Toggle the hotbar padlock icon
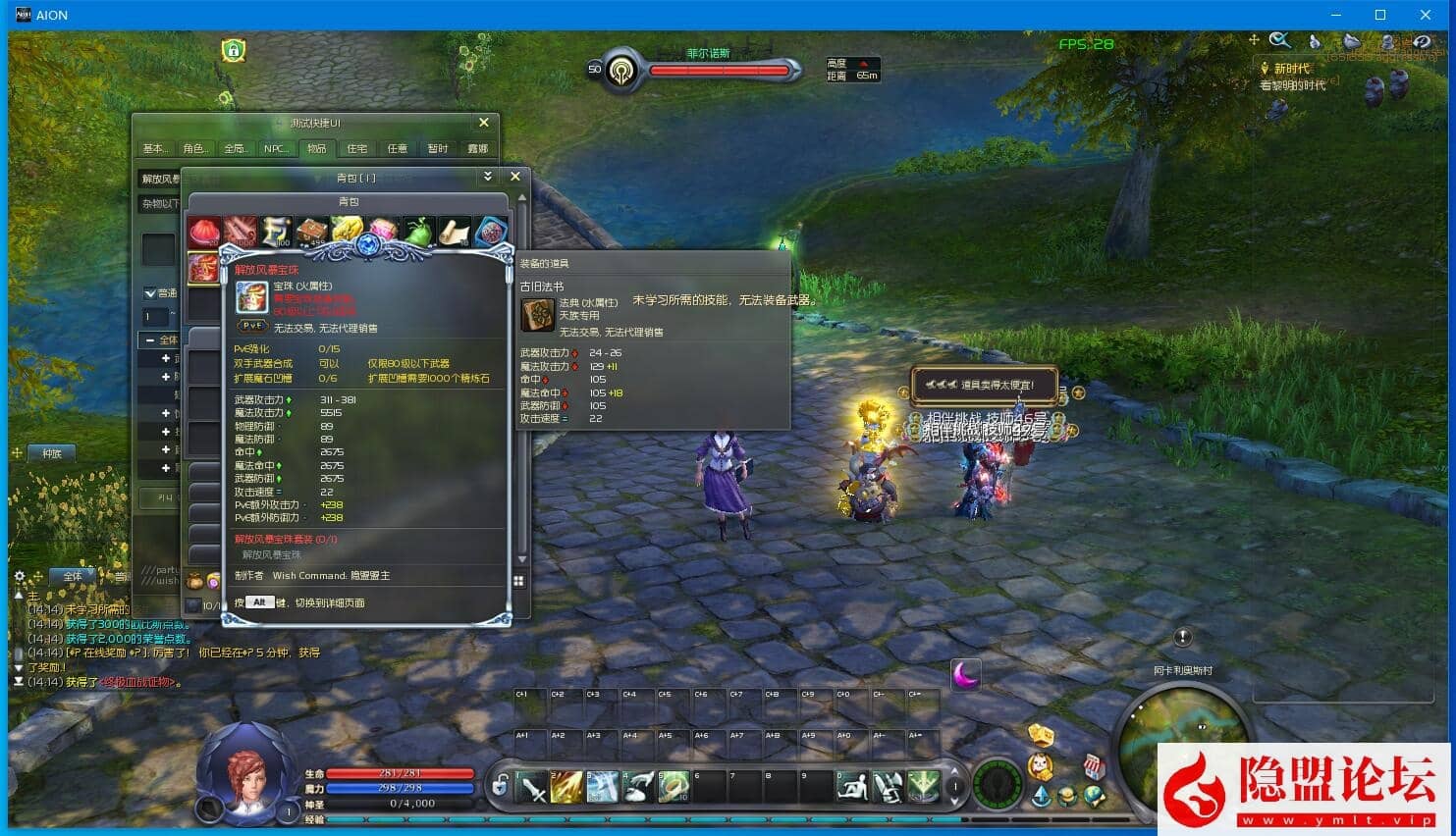1456x836 pixels. coord(501,785)
